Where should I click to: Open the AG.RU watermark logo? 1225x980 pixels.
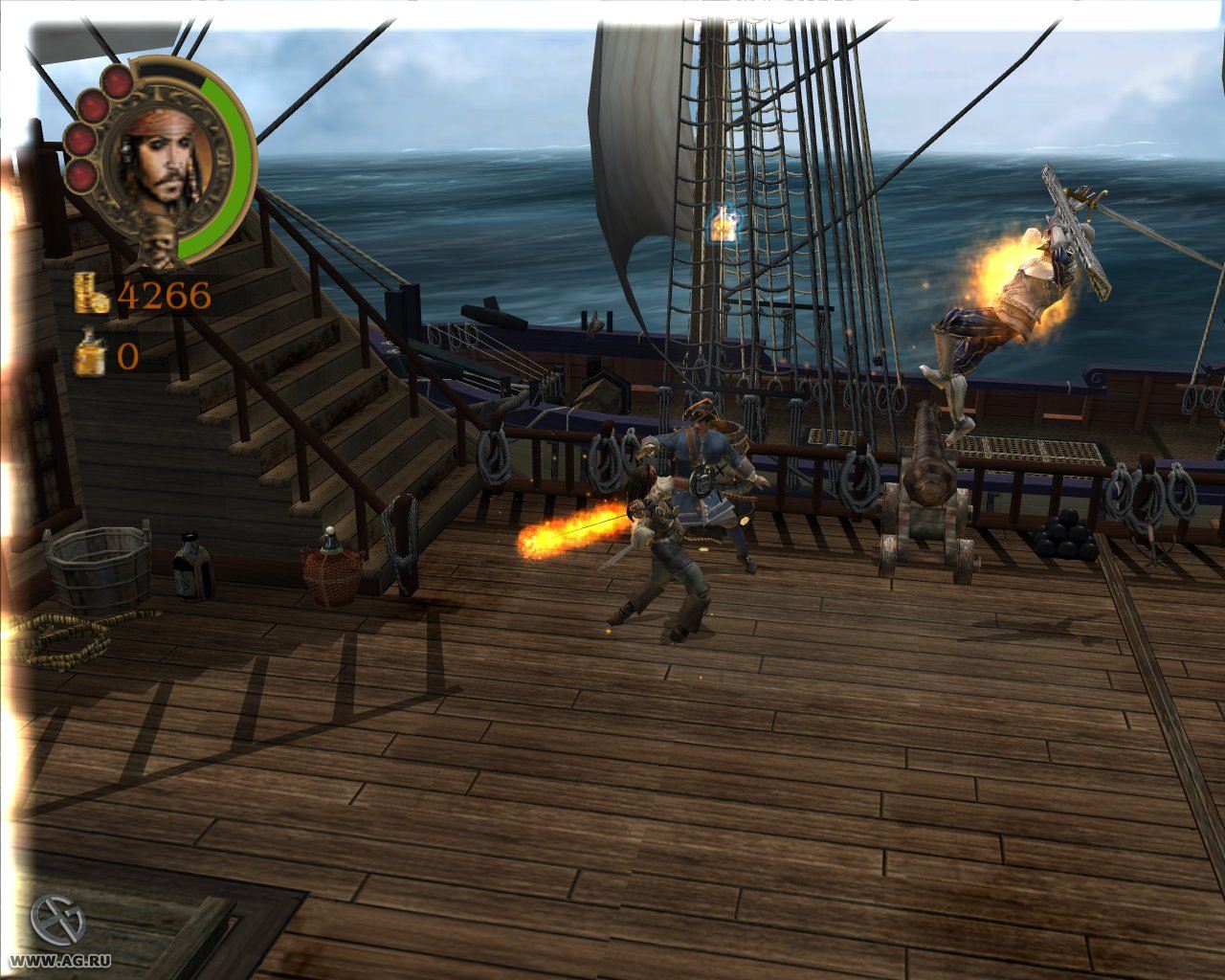(57, 919)
